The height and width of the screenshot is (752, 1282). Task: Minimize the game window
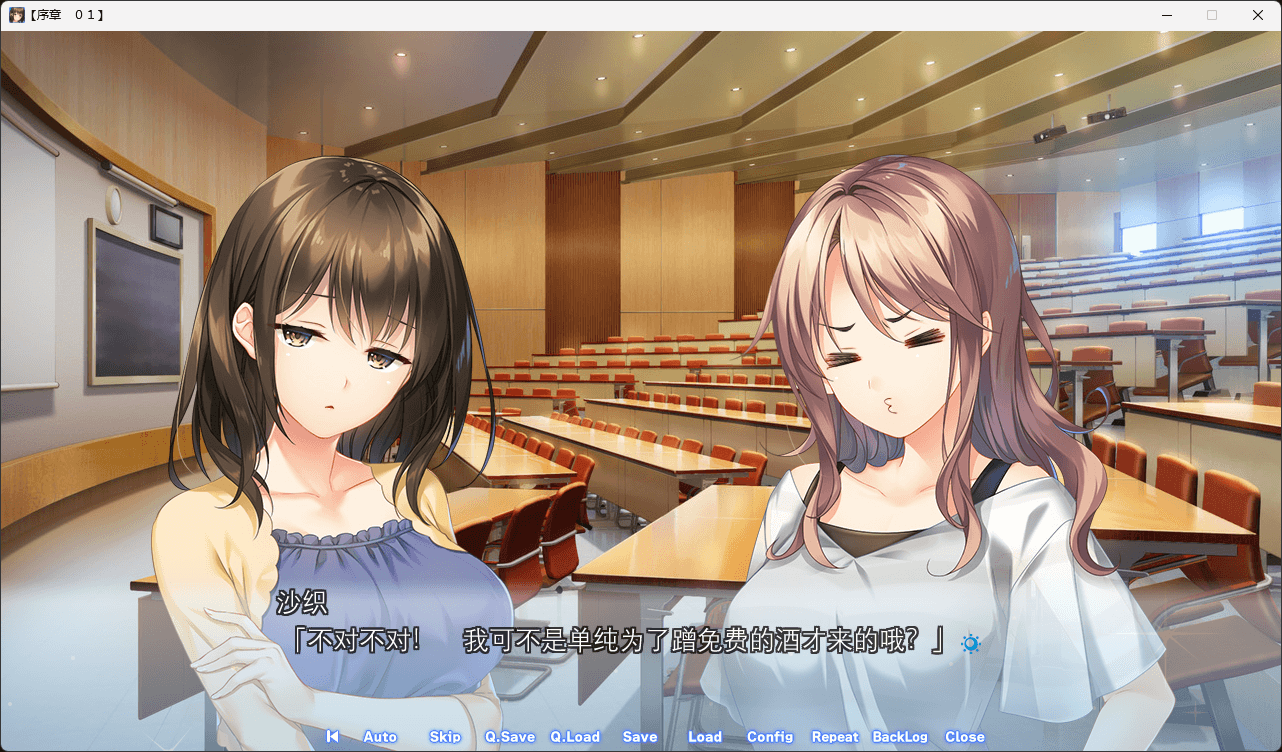pyautogui.click(x=1166, y=15)
